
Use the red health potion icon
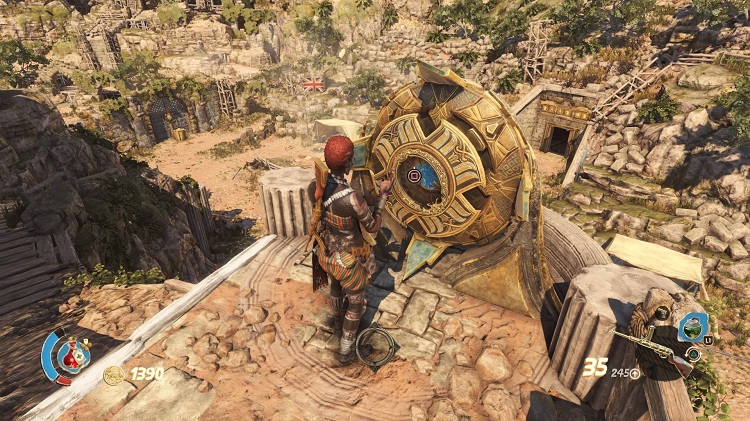click(73, 354)
